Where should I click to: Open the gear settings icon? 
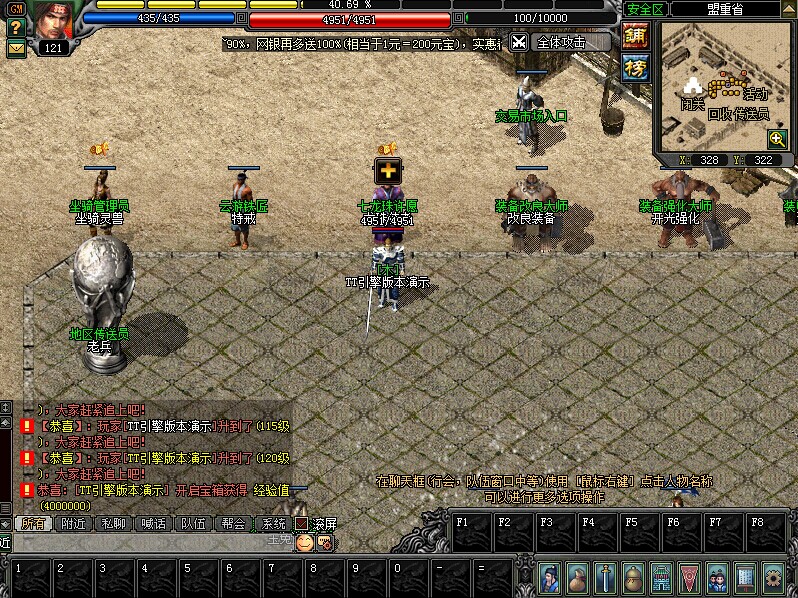[773, 578]
